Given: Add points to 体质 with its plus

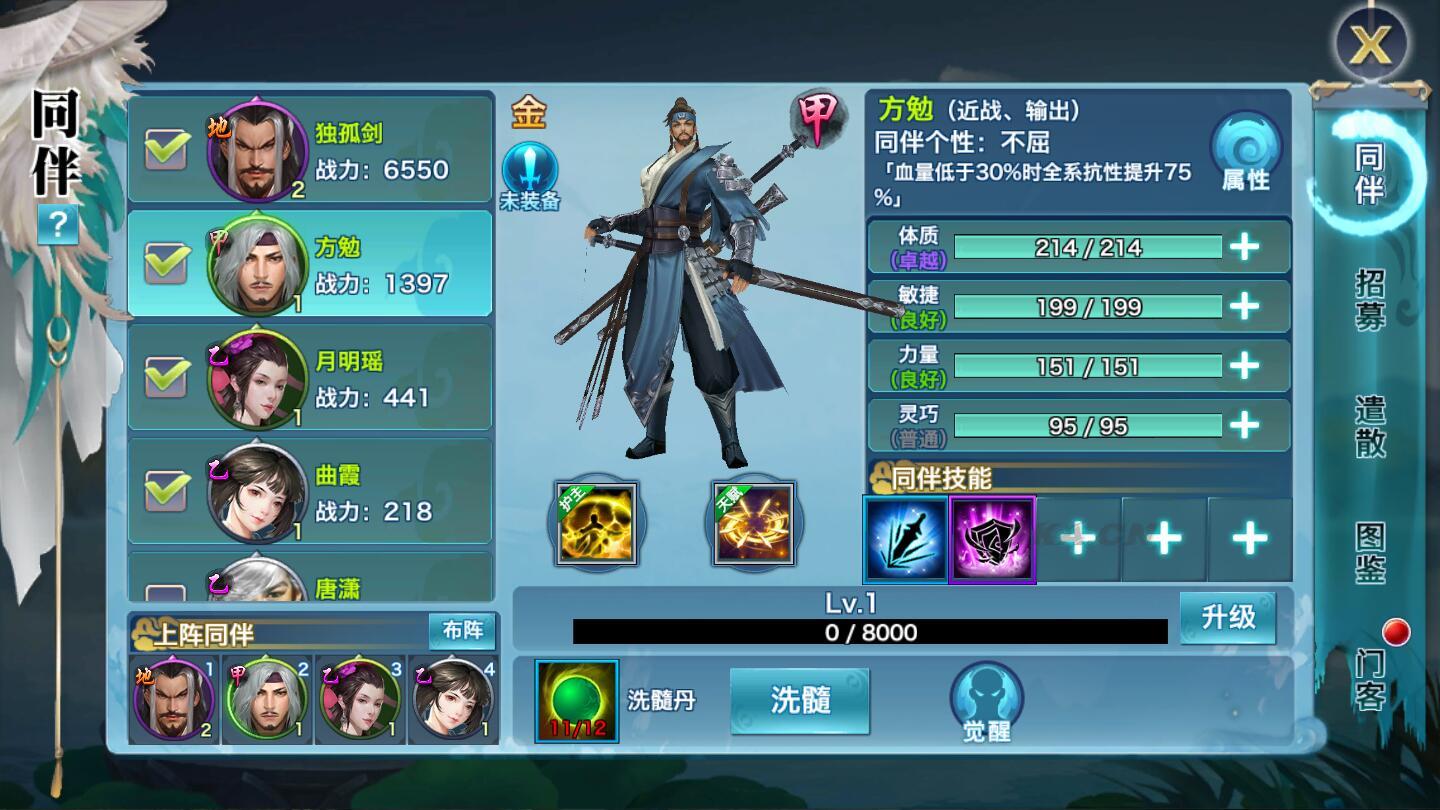Looking at the screenshot, I should 1244,246.
